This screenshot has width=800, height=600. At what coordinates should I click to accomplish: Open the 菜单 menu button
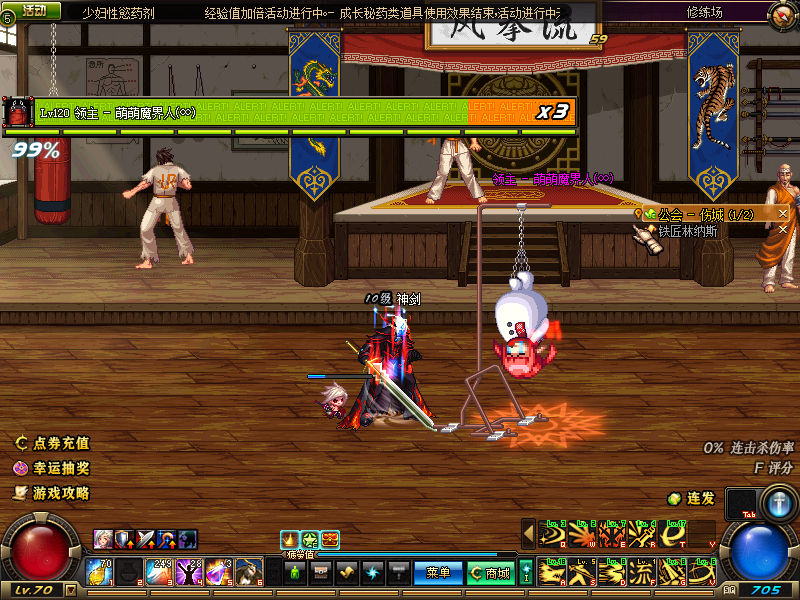[x=438, y=573]
